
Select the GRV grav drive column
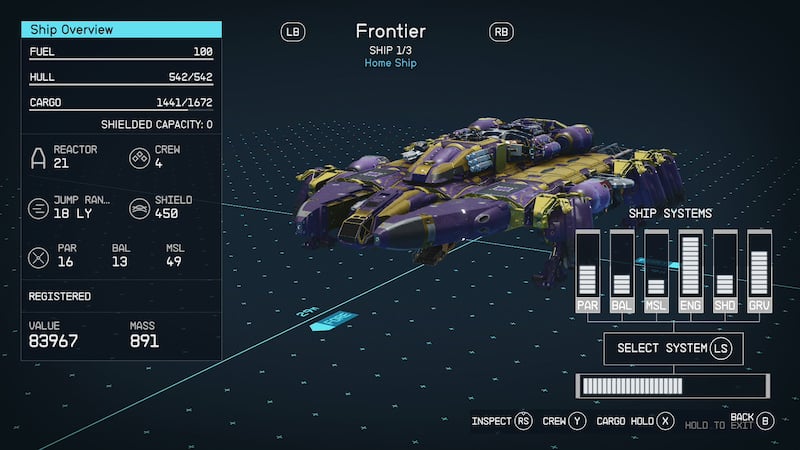[759, 271]
